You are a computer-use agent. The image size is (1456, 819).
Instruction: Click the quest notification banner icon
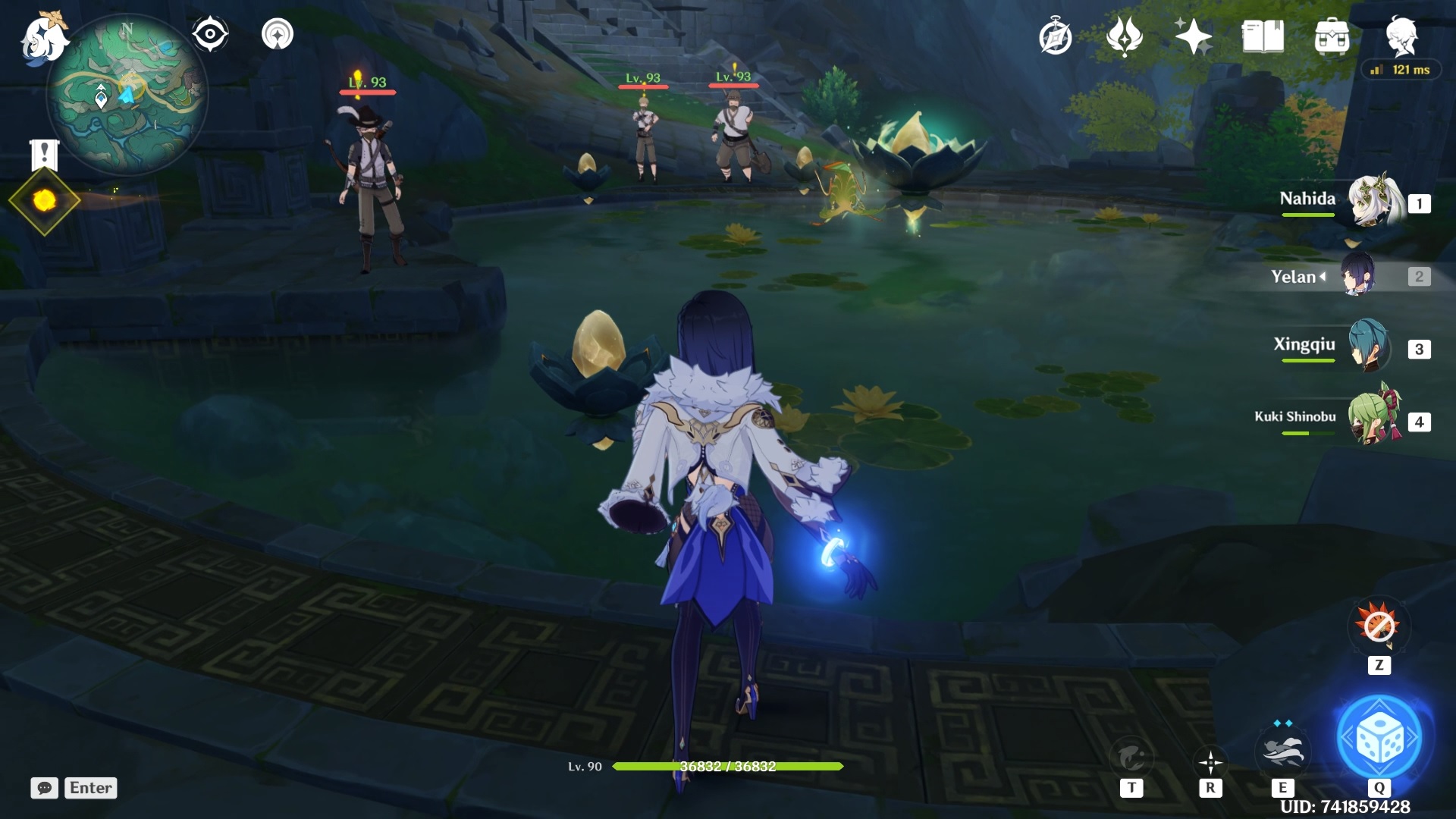[45, 155]
